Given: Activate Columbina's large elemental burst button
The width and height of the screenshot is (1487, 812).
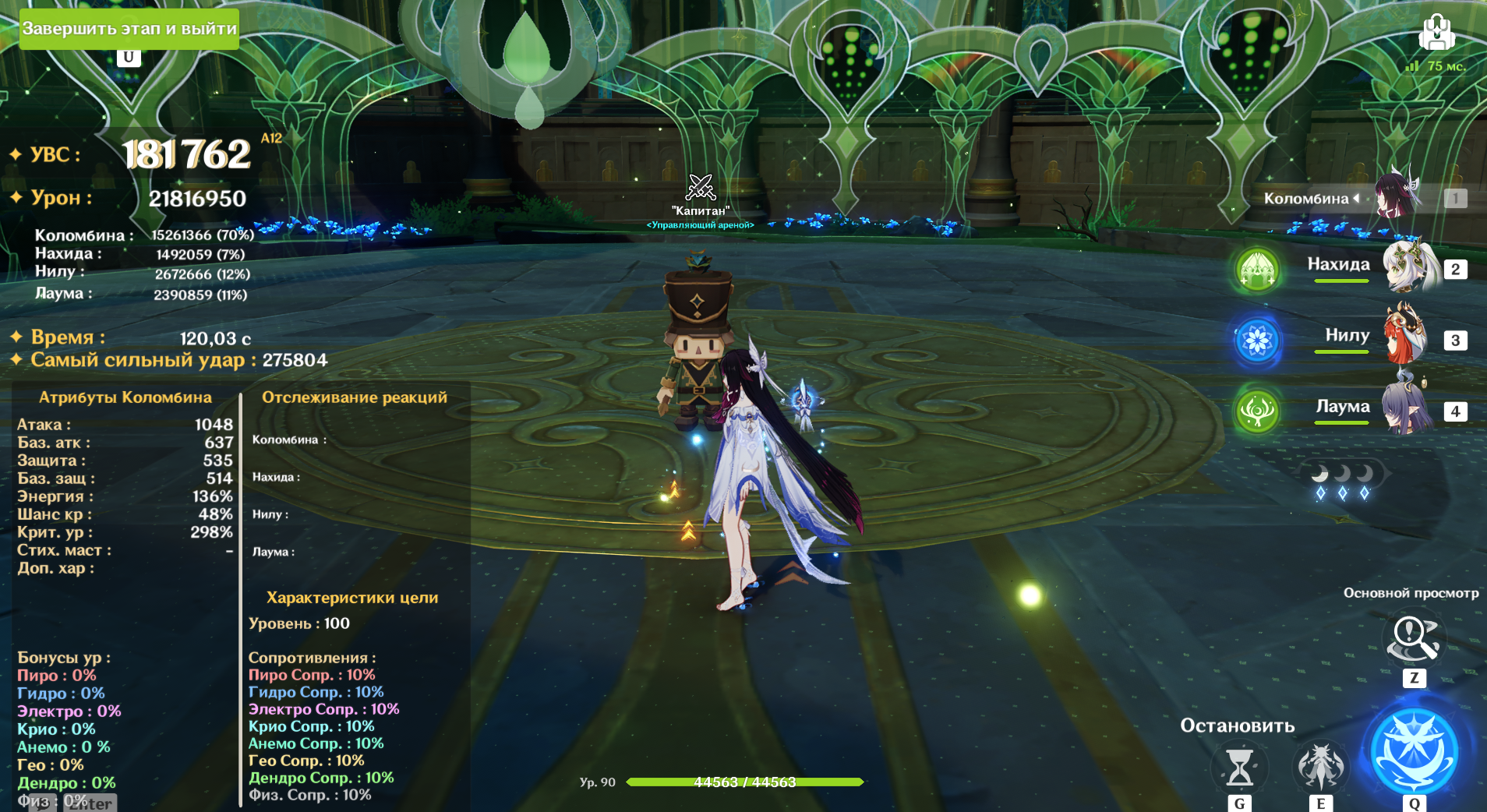Looking at the screenshot, I should 1414,750.
